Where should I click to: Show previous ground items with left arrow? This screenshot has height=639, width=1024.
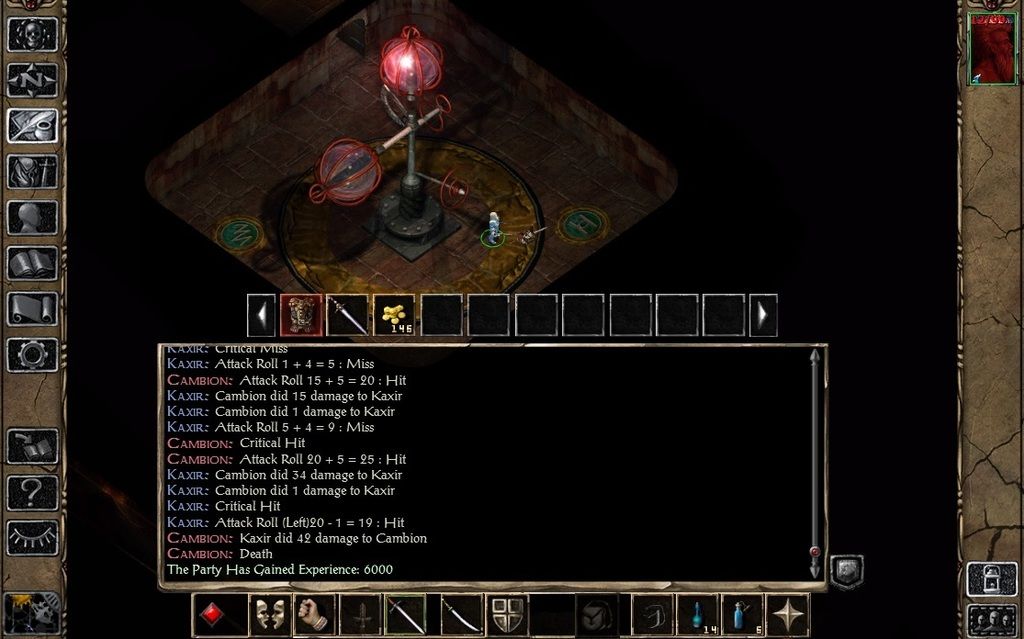(261, 315)
